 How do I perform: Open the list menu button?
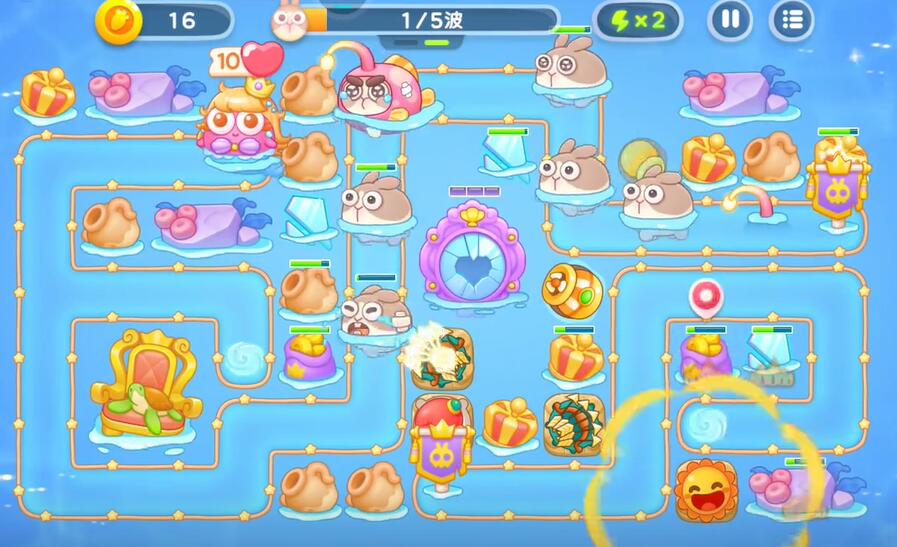(x=791, y=20)
